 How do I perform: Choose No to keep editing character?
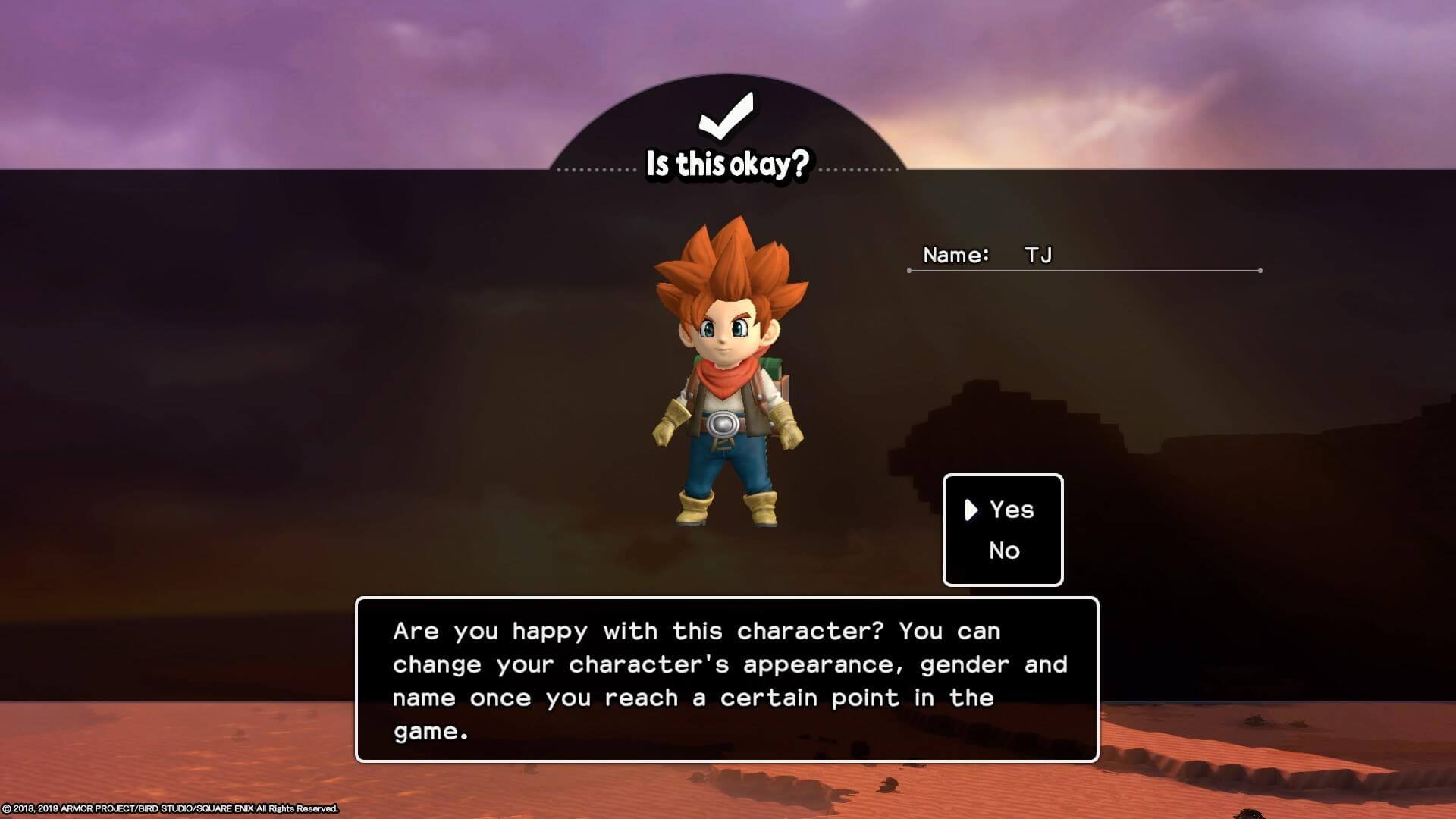1004,551
